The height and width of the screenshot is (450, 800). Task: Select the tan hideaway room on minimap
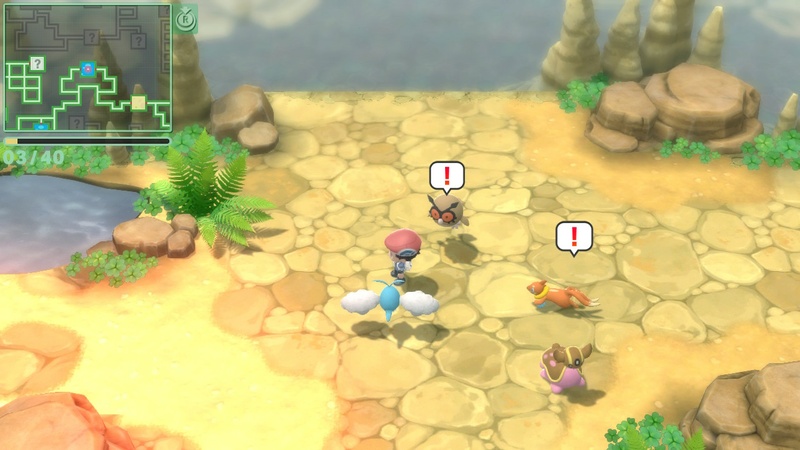(138, 102)
